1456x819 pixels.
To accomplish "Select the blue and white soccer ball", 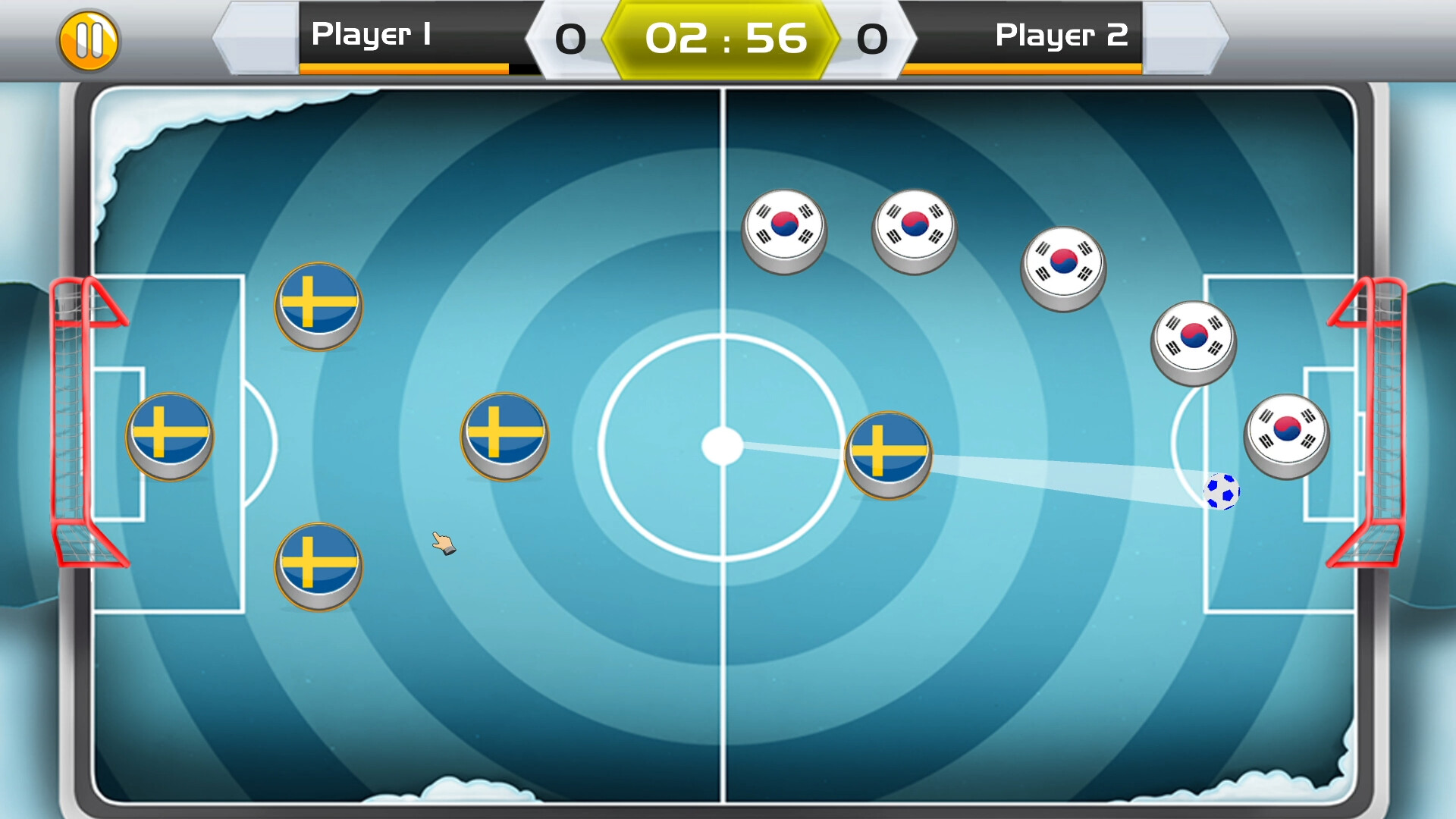I will tap(1222, 492).
